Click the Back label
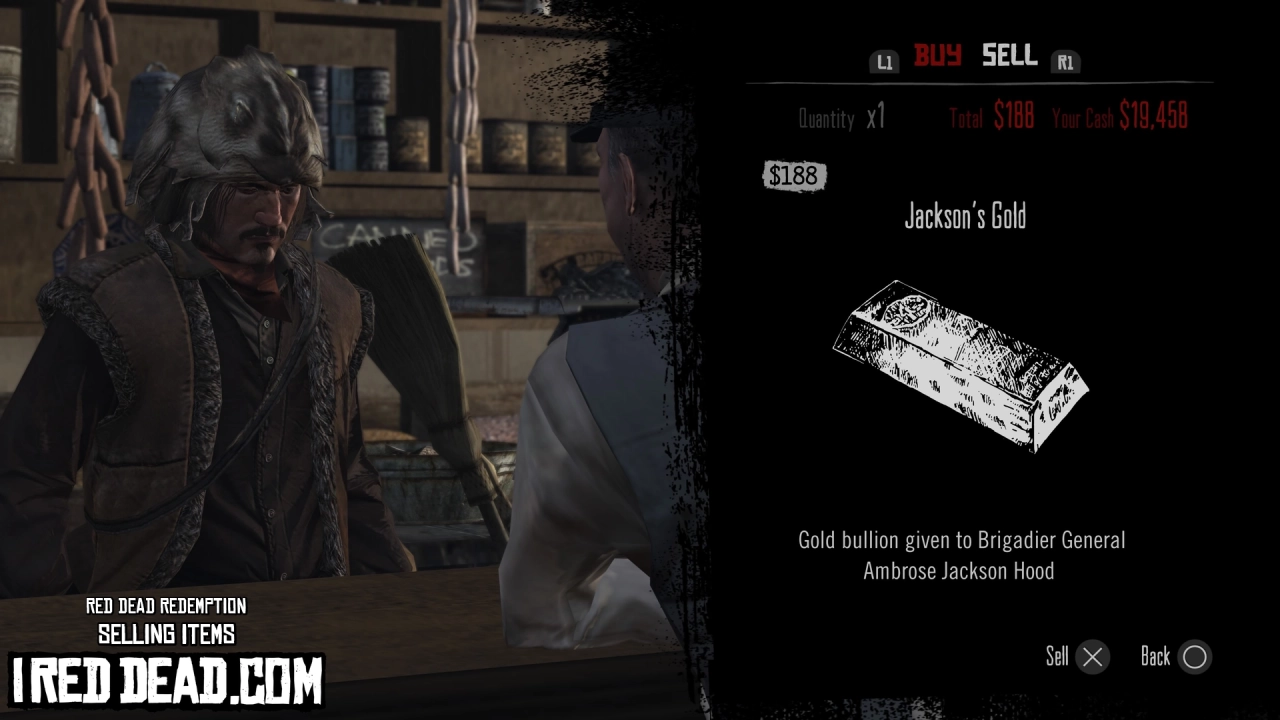 [1156, 657]
